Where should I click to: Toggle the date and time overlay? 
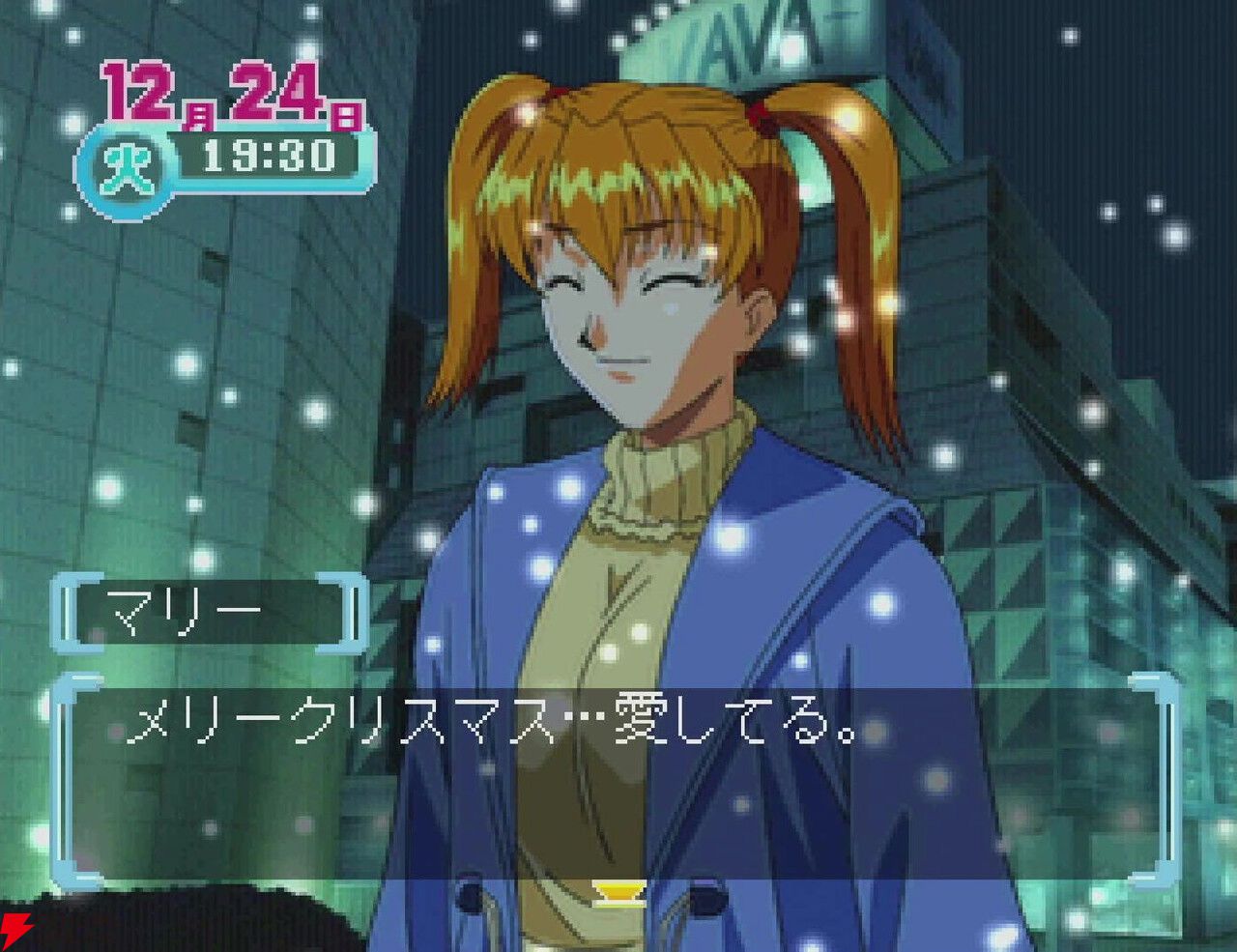coord(232,121)
